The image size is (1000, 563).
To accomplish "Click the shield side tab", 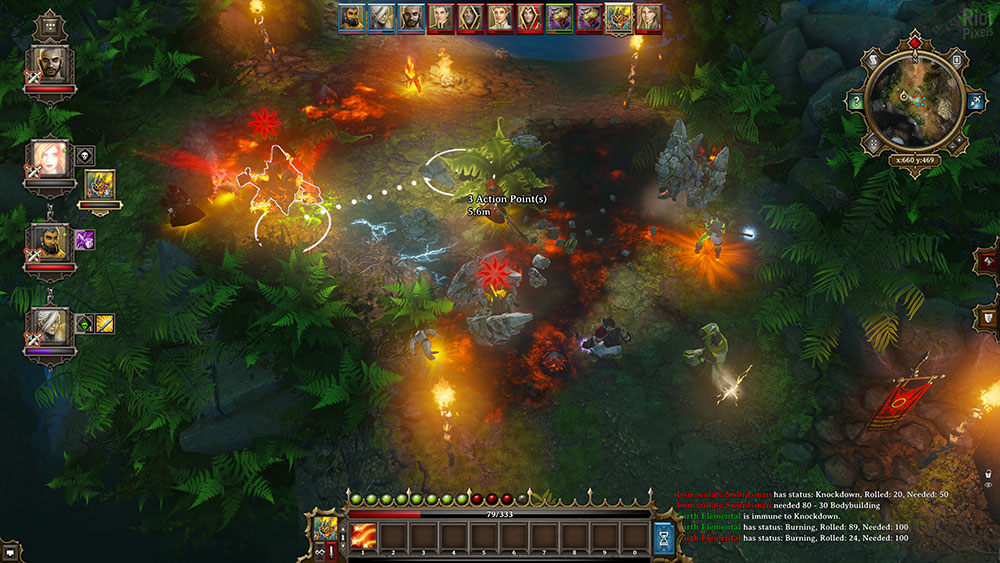I will pos(989,317).
